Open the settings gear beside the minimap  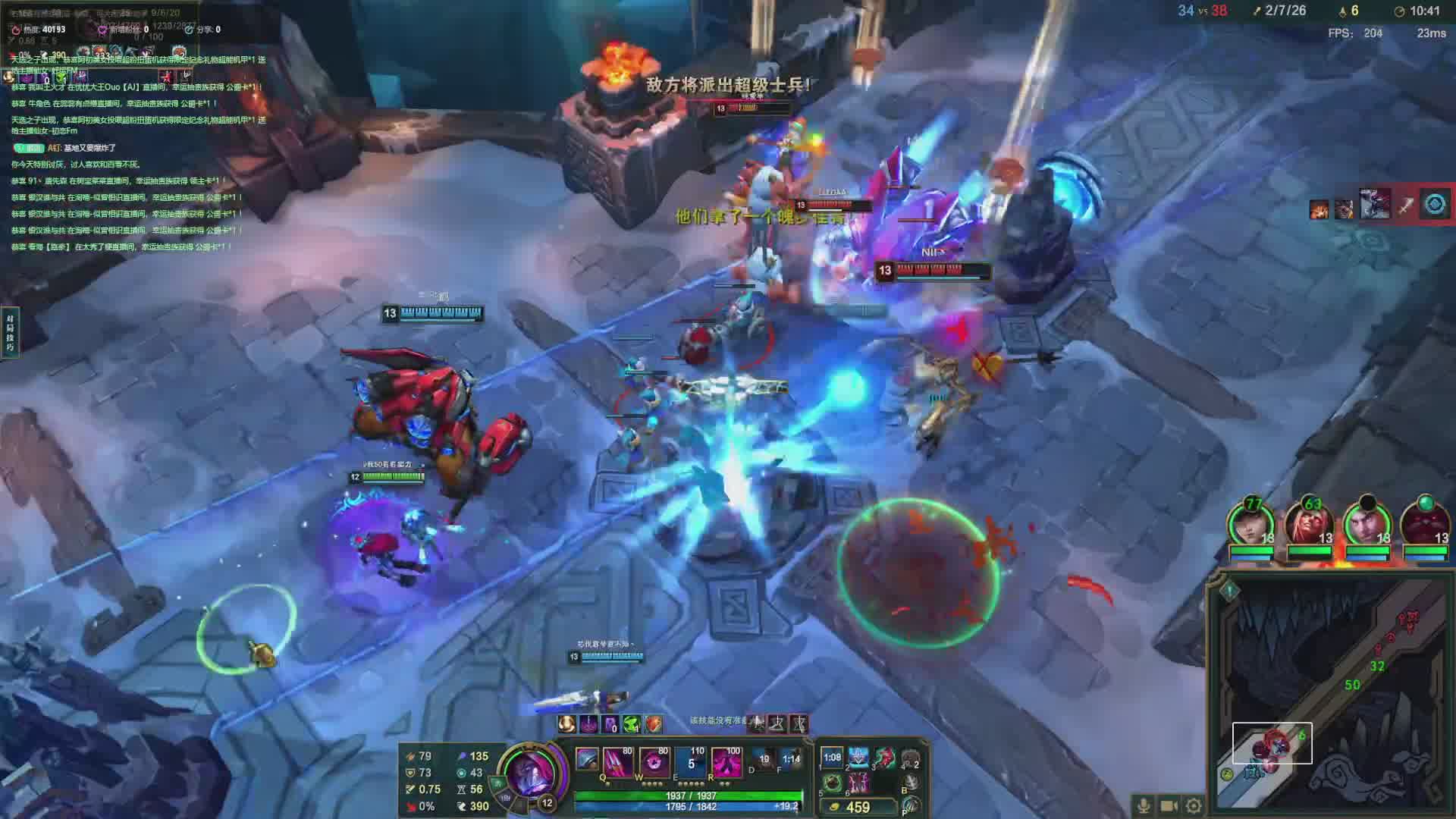coord(1194,805)
